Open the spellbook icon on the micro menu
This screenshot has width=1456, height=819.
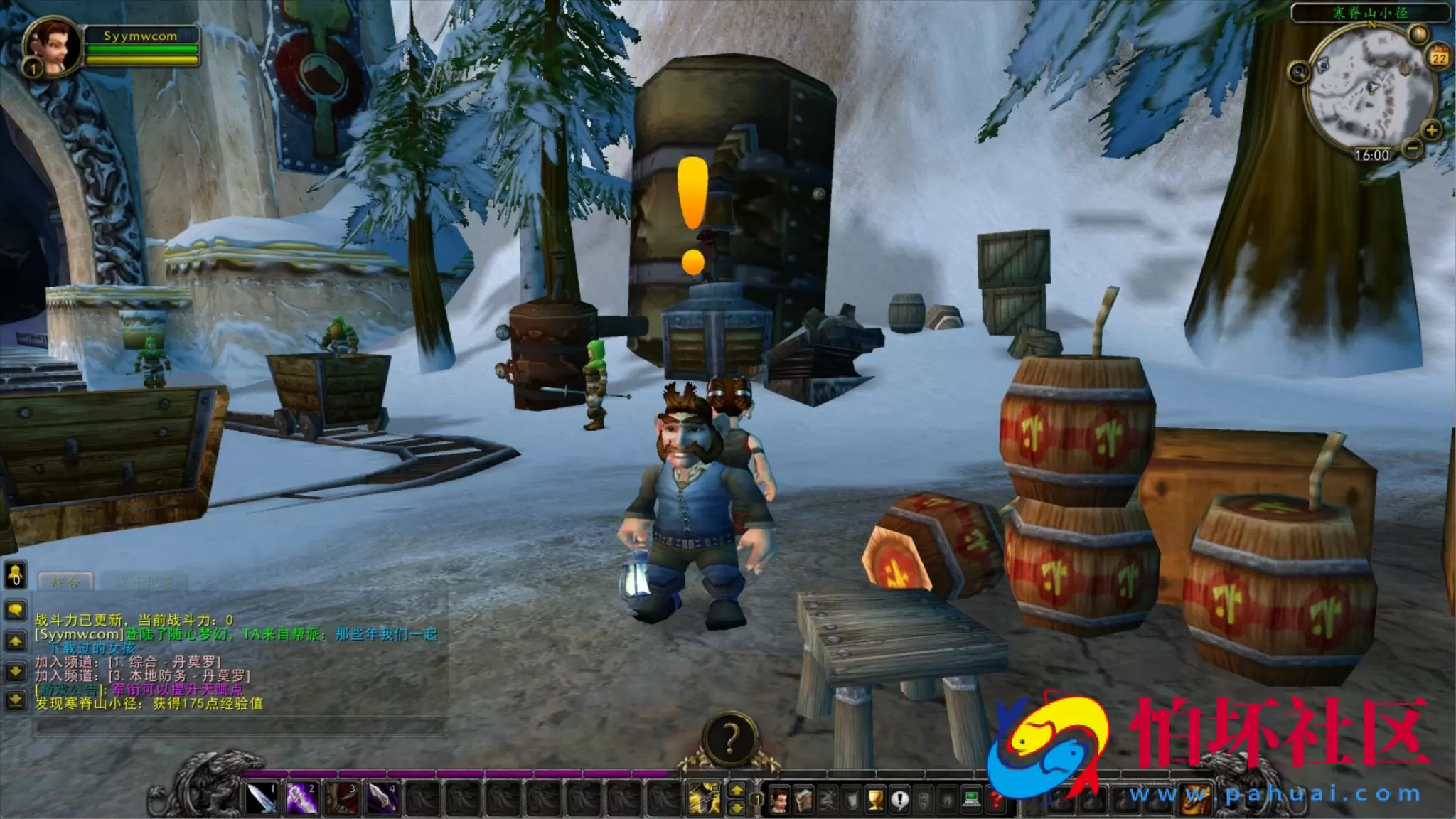tap(803, 799)
